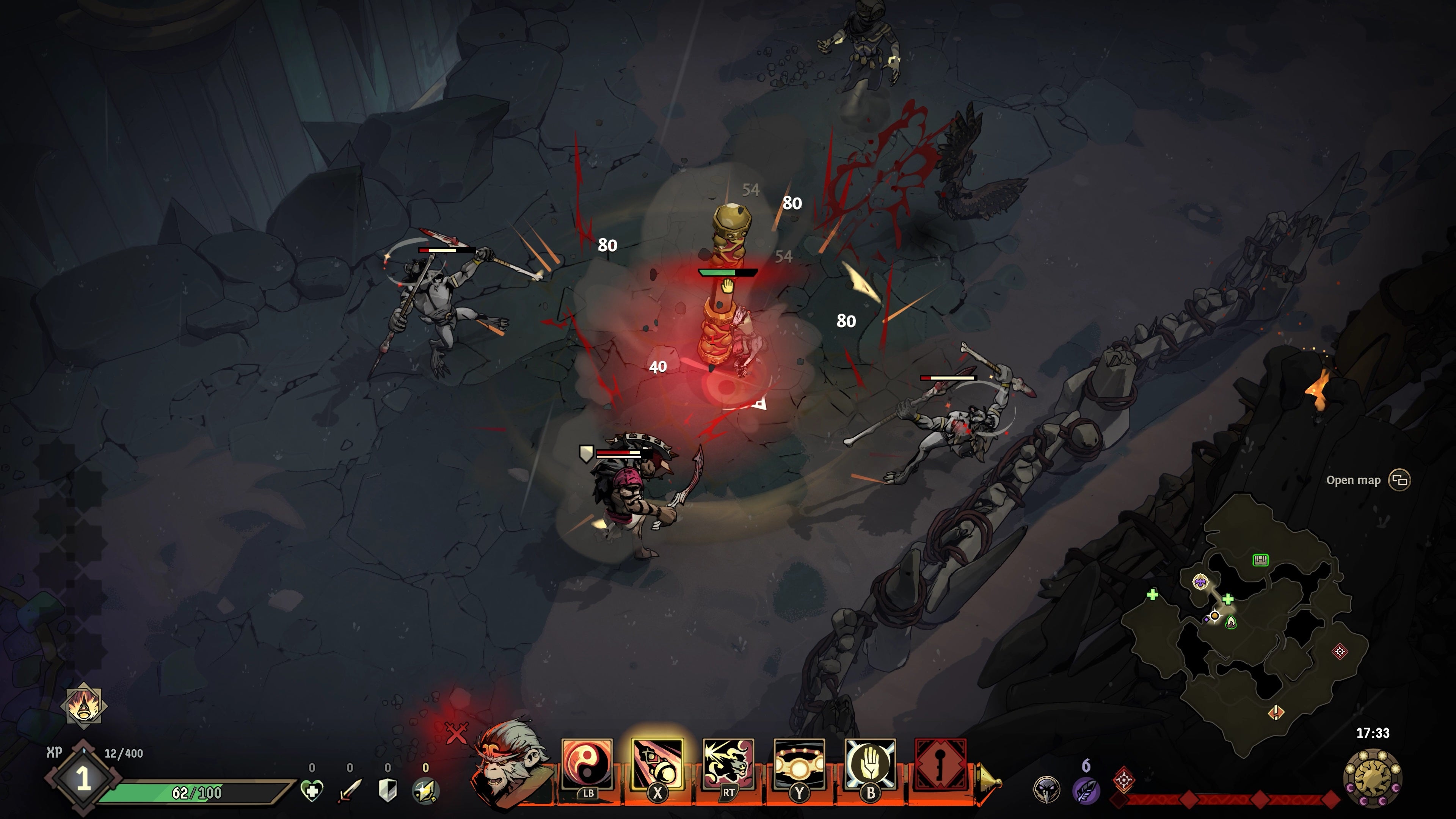Select the golden sparkle stat icon
Viewport: 1456px width, 819px height.
pos(425,790)
